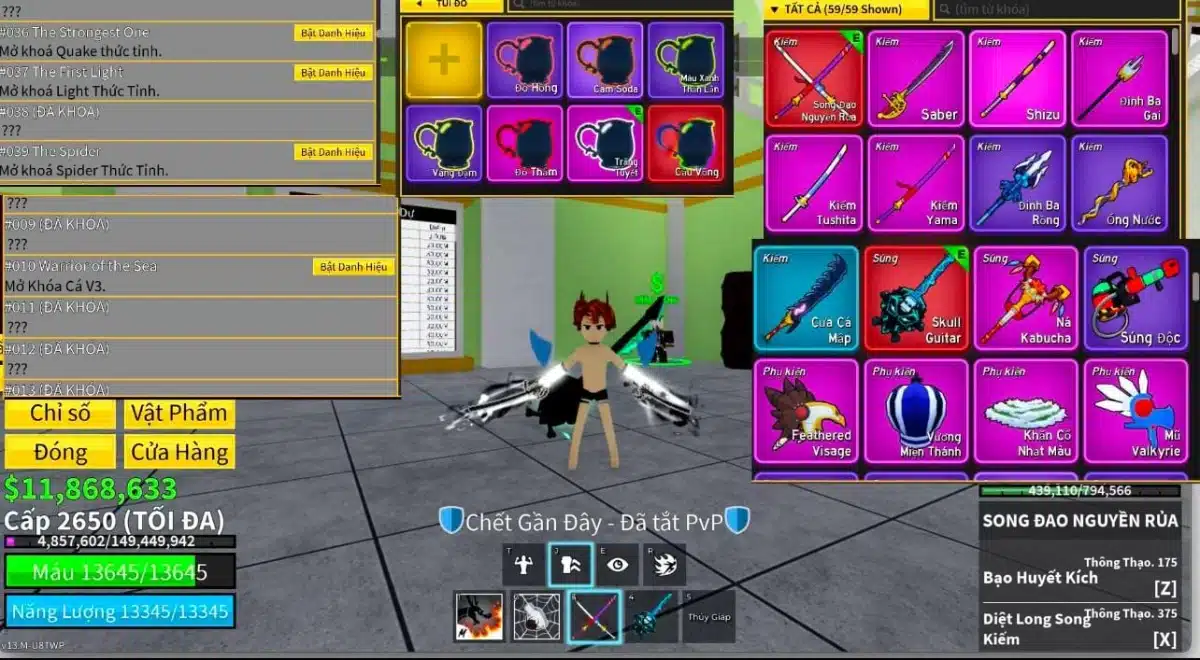Select the Saber sword in inventory
The height and width of the screenshot is (660, 1200).
[x=916, y=78]
